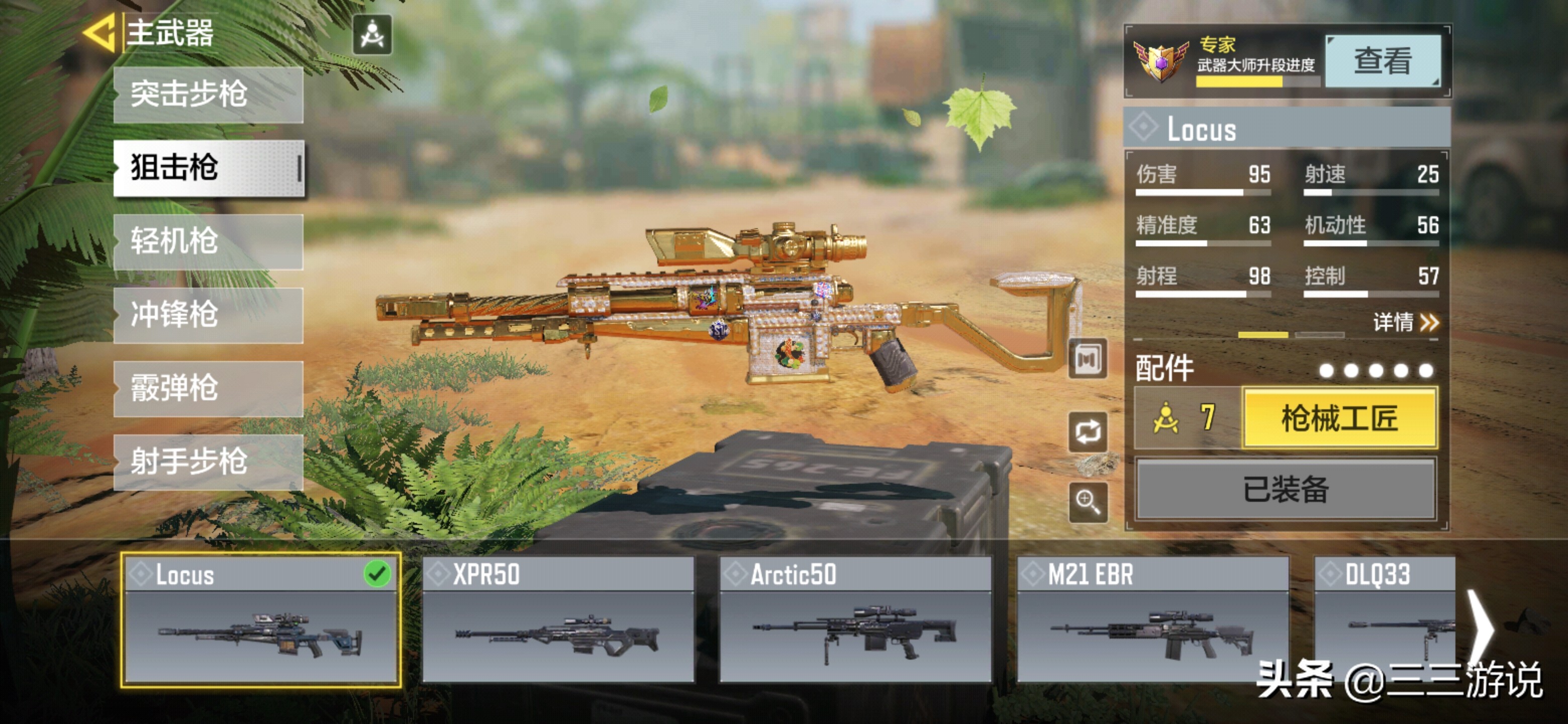The height and width of the screenshot is (724, 1568).
Task: Pick the Arctic50 sniper rifle card
Action: coord(854,620)
